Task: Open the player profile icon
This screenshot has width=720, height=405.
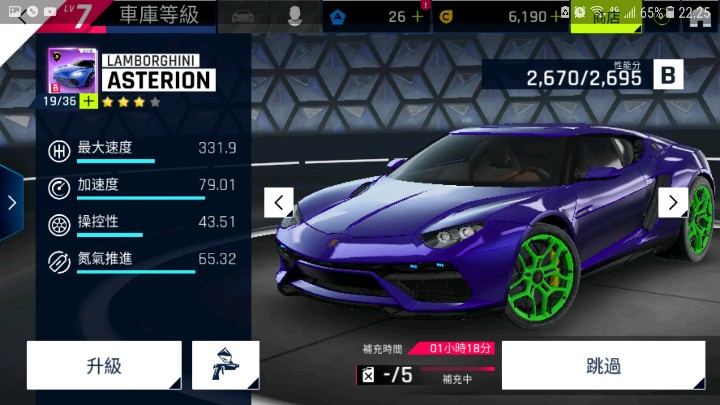Action: pyautogui.click(x=296, y=16)
